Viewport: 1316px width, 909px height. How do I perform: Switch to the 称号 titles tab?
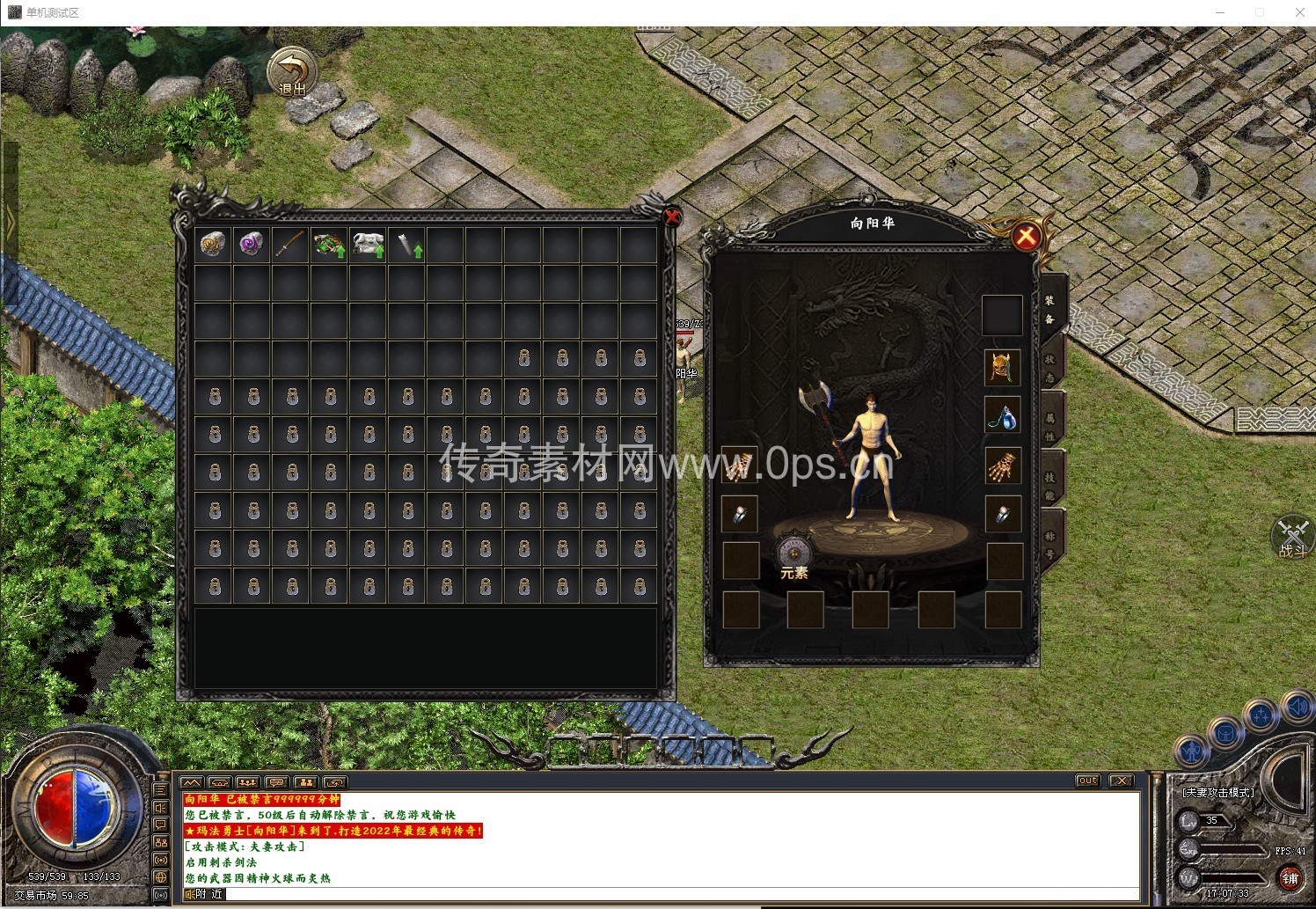(x=1050, y=544)
